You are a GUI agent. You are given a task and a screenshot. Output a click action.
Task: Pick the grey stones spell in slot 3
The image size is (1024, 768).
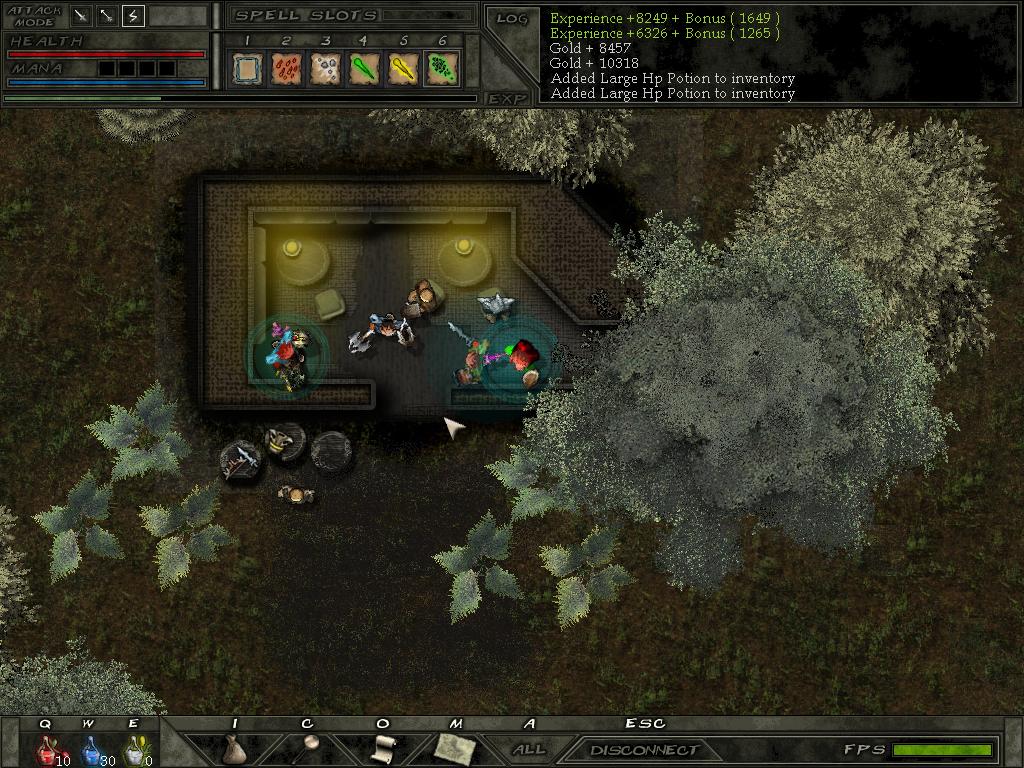(325, 68)
